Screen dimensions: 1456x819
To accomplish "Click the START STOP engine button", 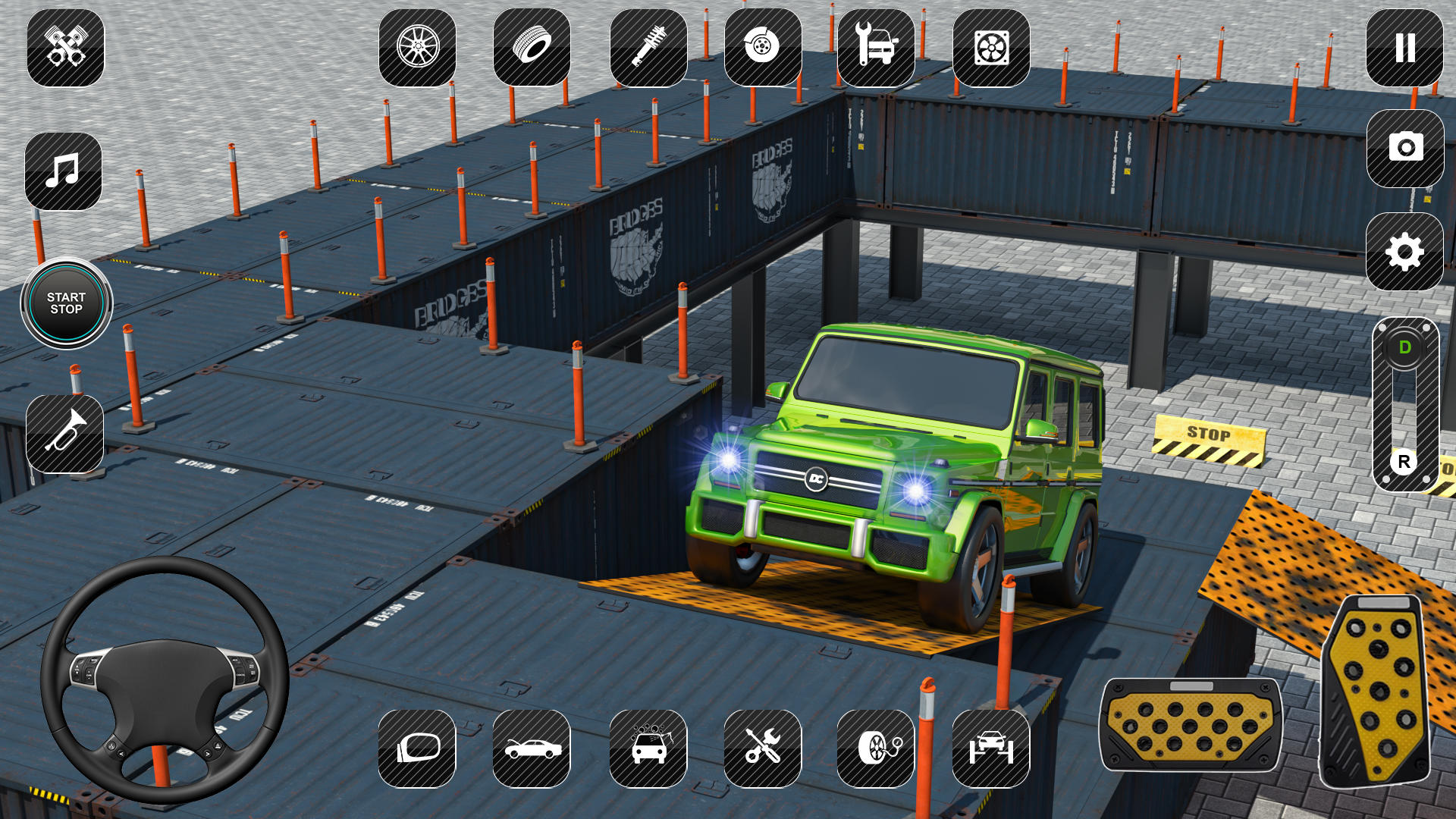I will pos(67,303).
